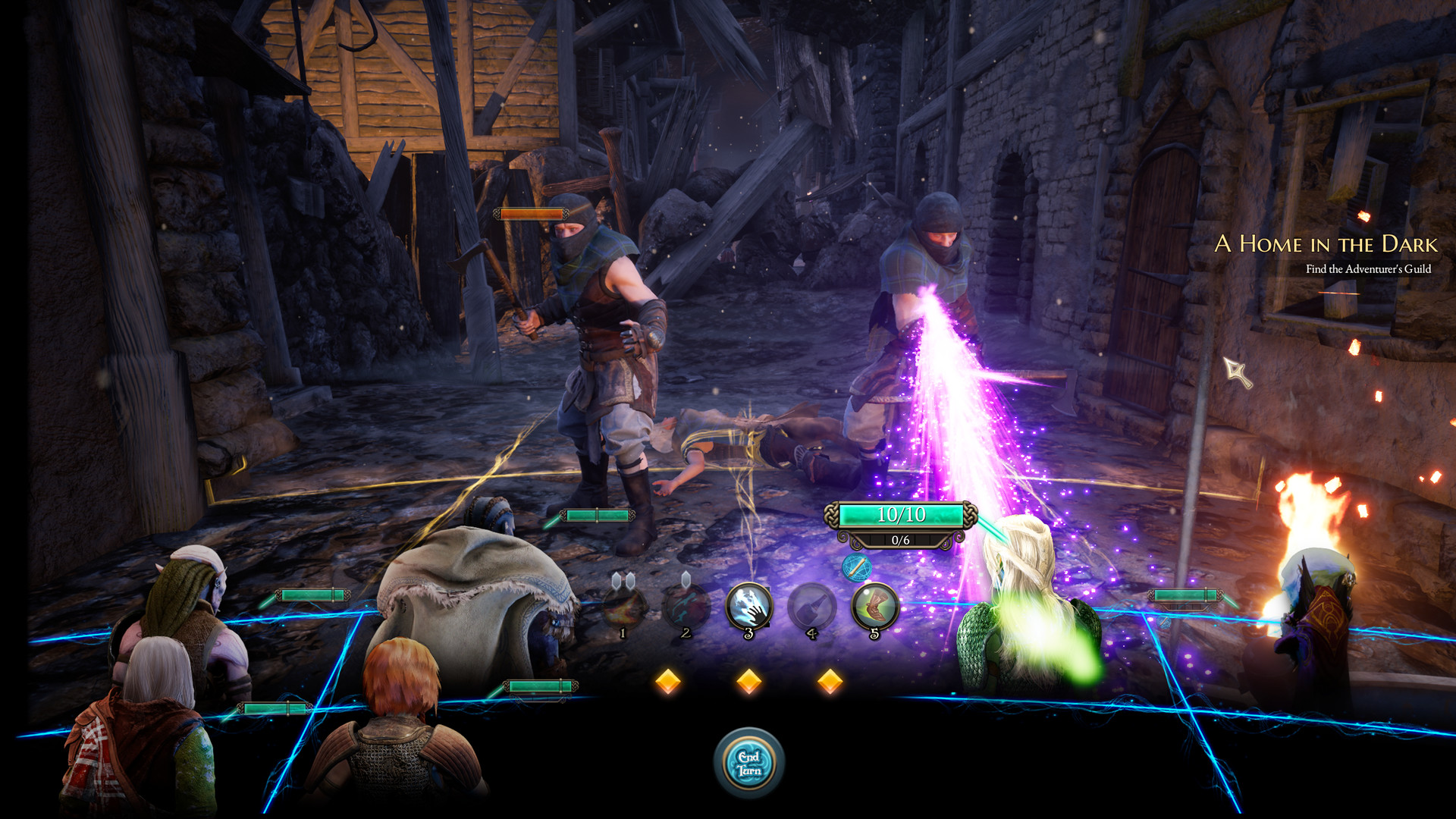
Task: Click the twin spell gems above slot 1
Action: pos(623,579)
